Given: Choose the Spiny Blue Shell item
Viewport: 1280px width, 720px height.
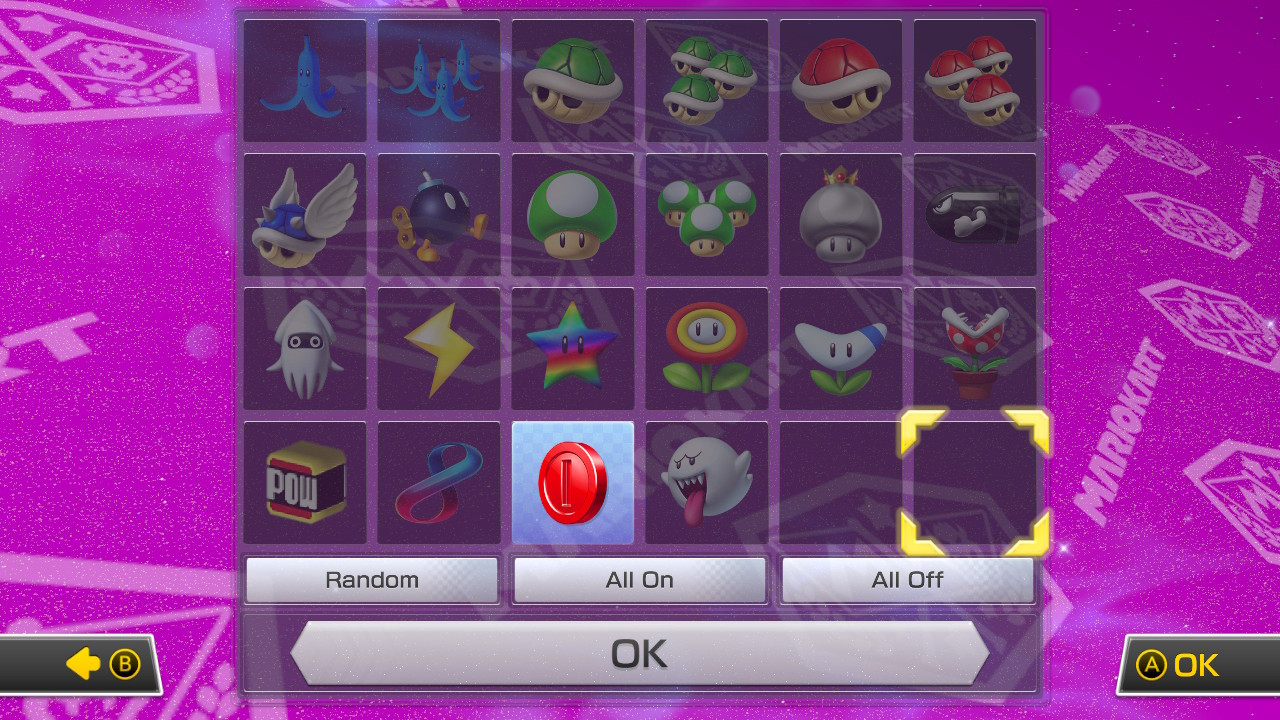Looking at the screenshot, I should coord(304,214).
